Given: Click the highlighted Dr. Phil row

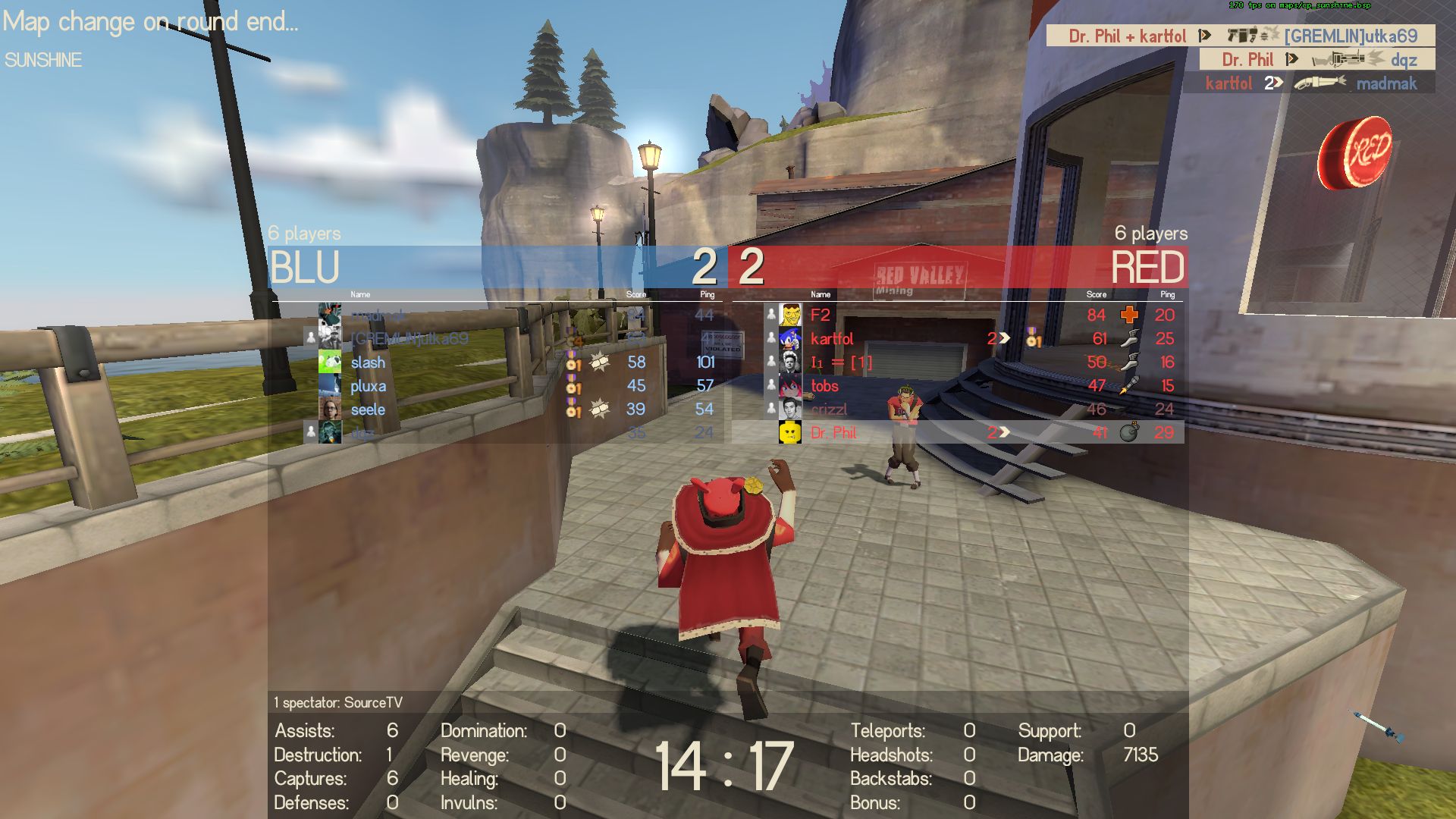Looking at the screenshot, I should [833, 433].
